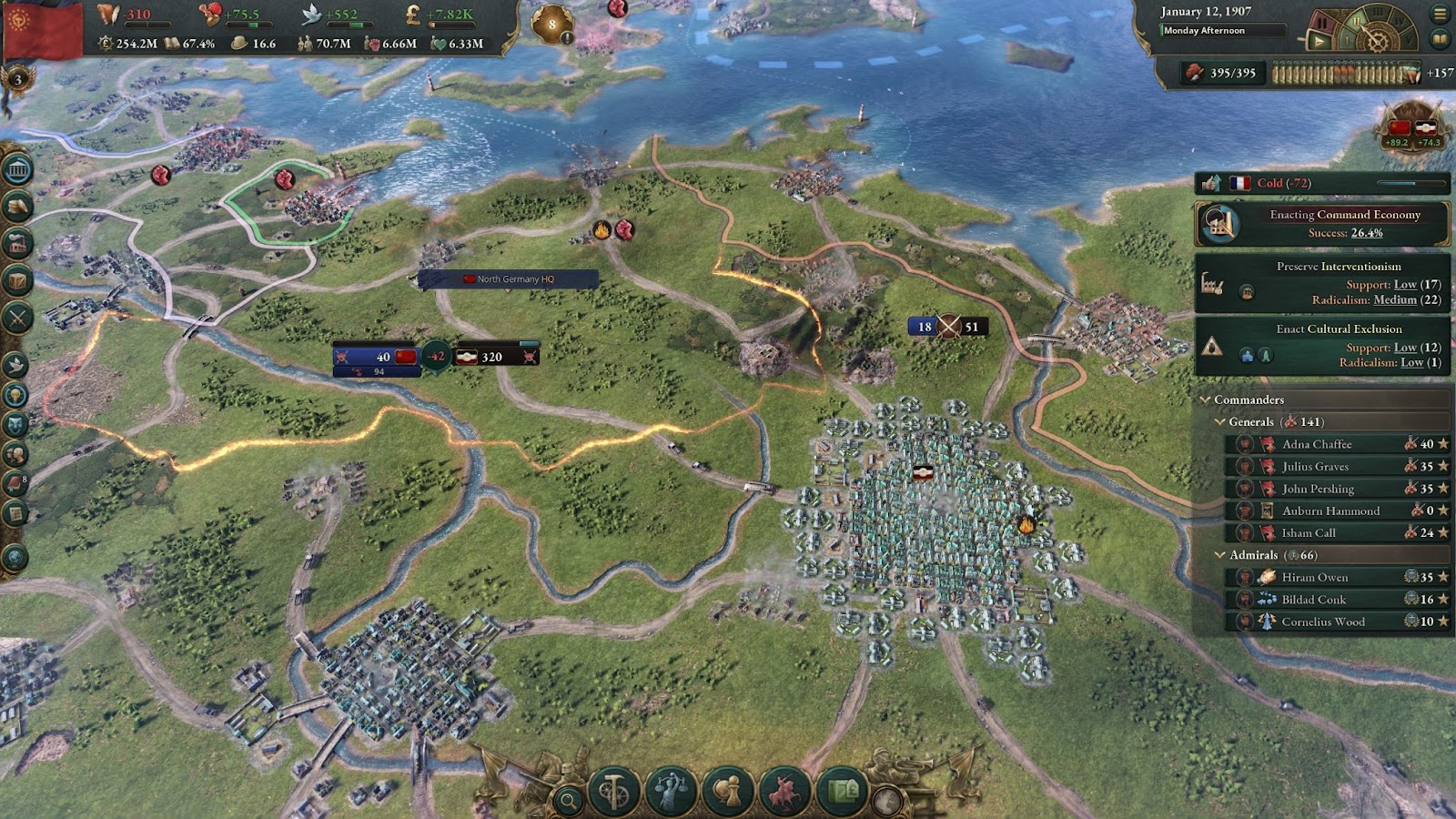Open the Trade lens with the green banknote icon

coord(842,792)
